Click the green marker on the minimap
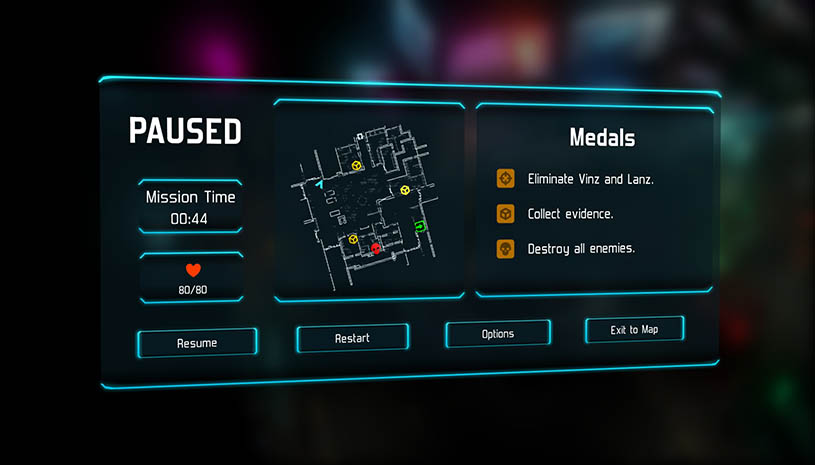The width and height of the screenshot is (815, 465). point(420,226)
